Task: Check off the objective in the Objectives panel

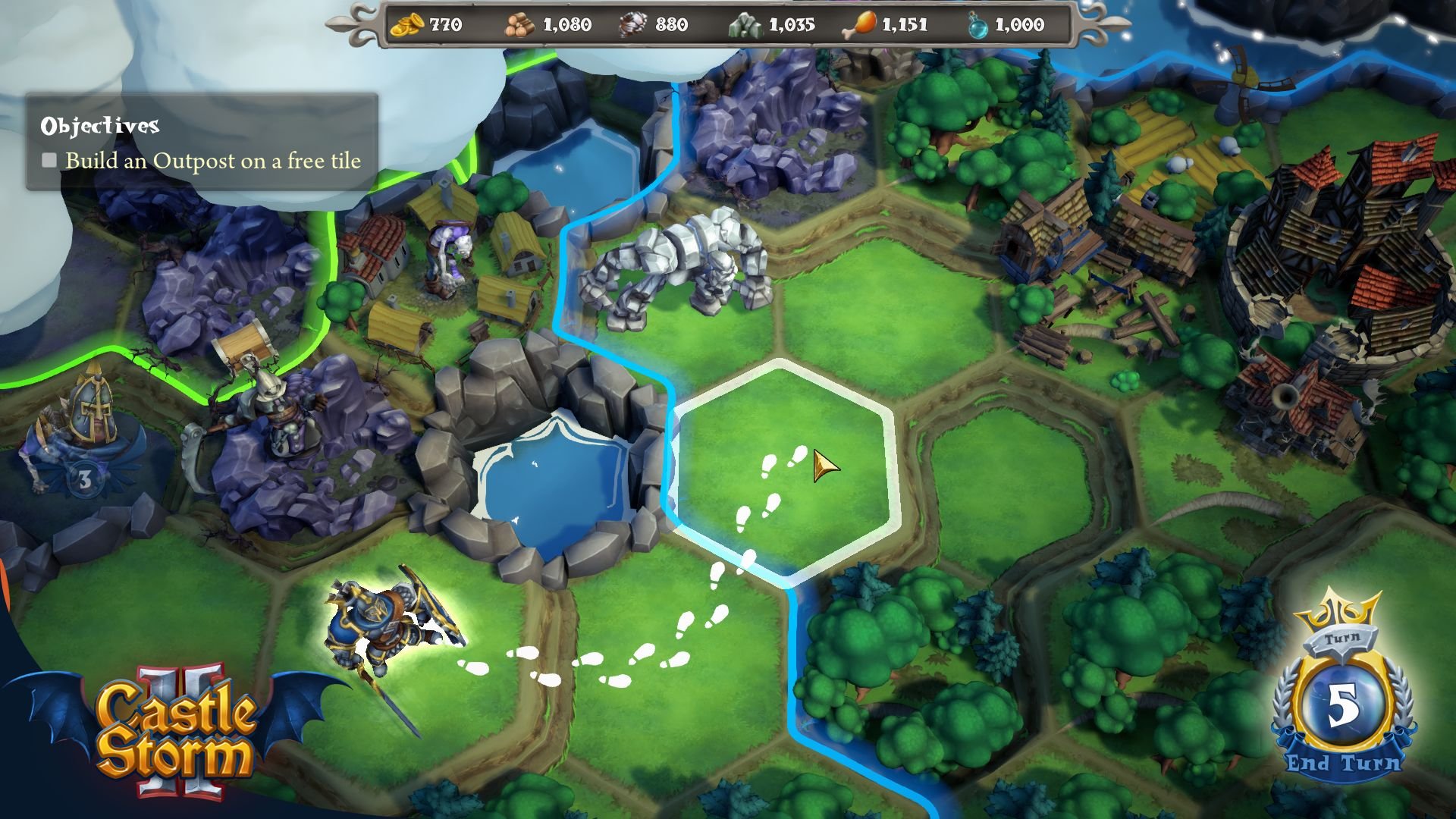Action: (x=50, y=160)
